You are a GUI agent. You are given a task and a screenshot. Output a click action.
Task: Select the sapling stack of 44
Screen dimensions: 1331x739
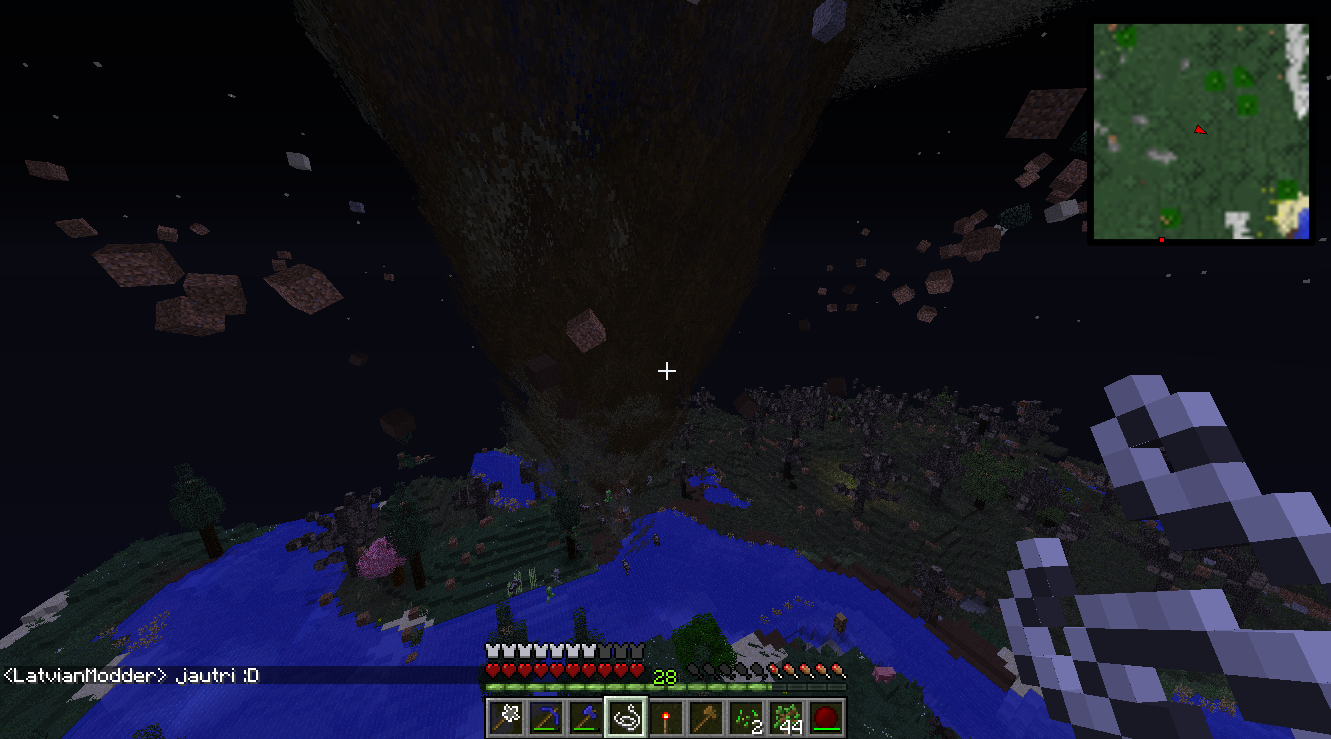787,717
